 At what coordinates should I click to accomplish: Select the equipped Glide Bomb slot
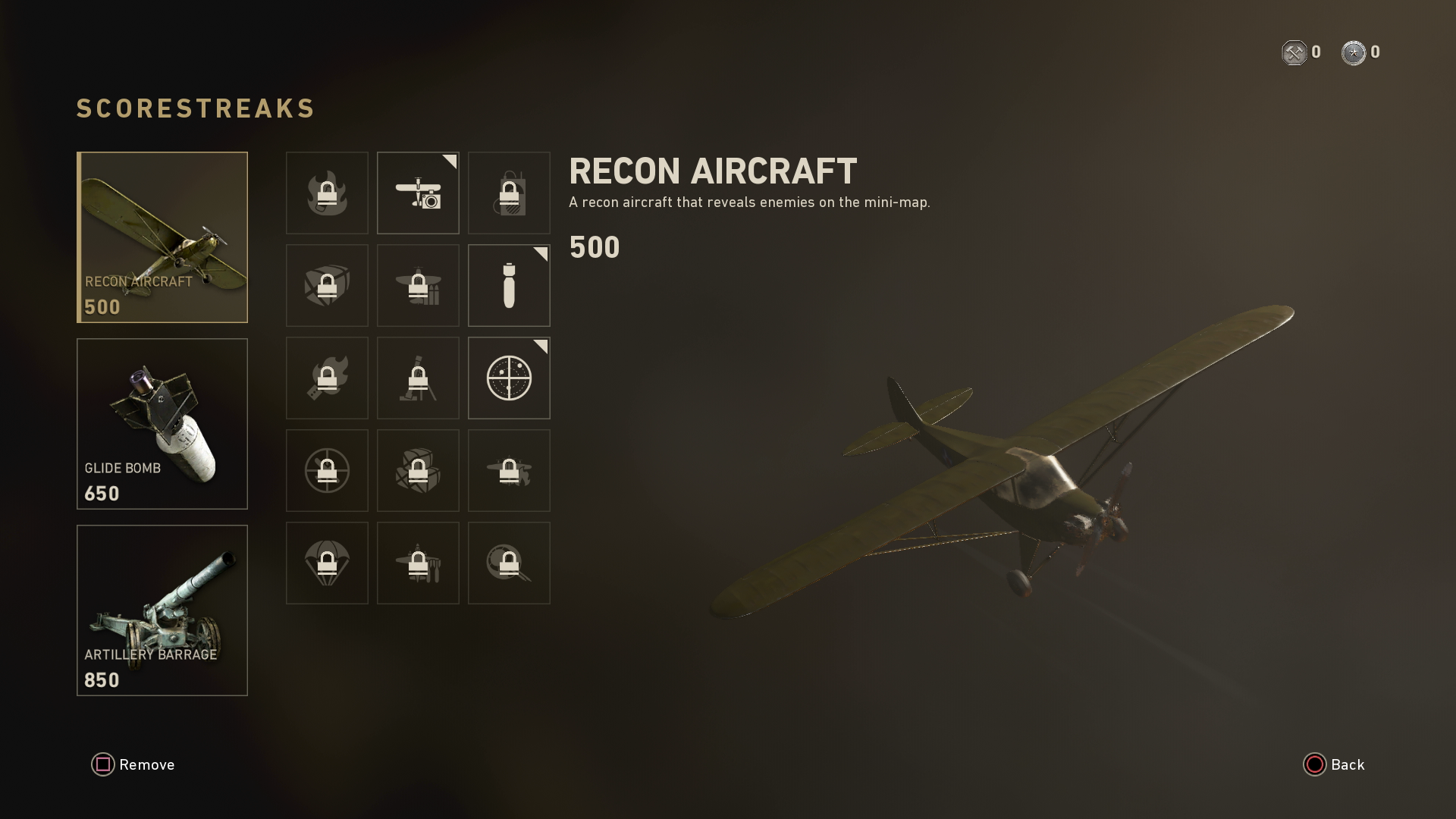162,423
